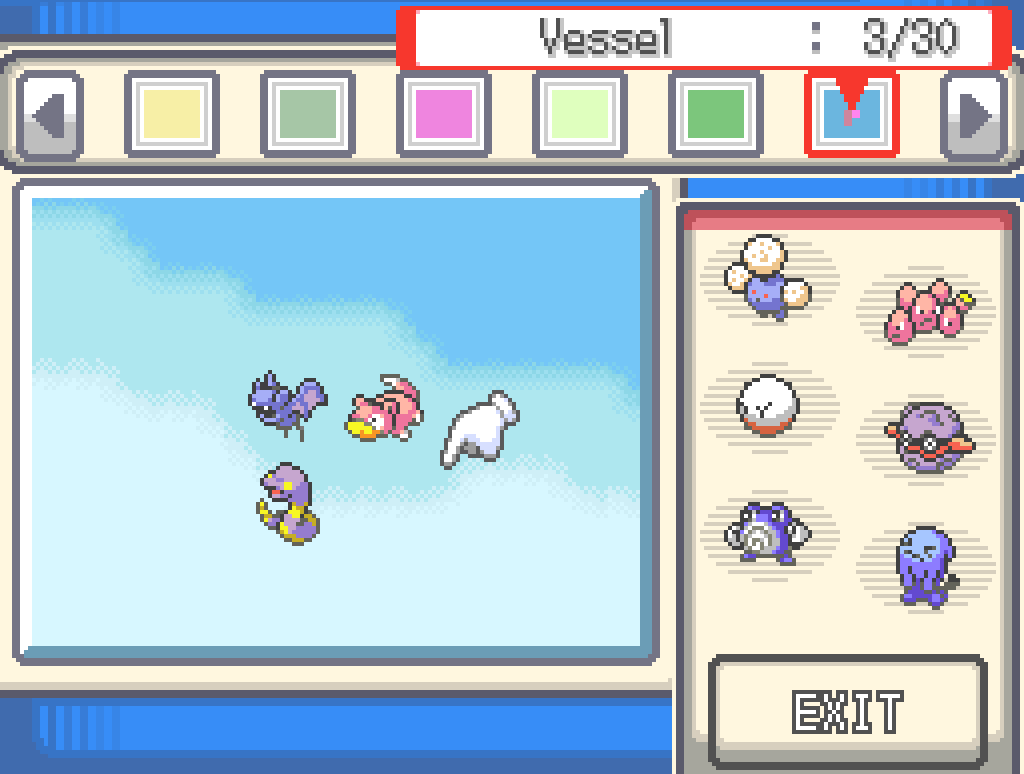Select the pink box tab
The height and width of the screenshot is (774, 1024).
point(444,114)
